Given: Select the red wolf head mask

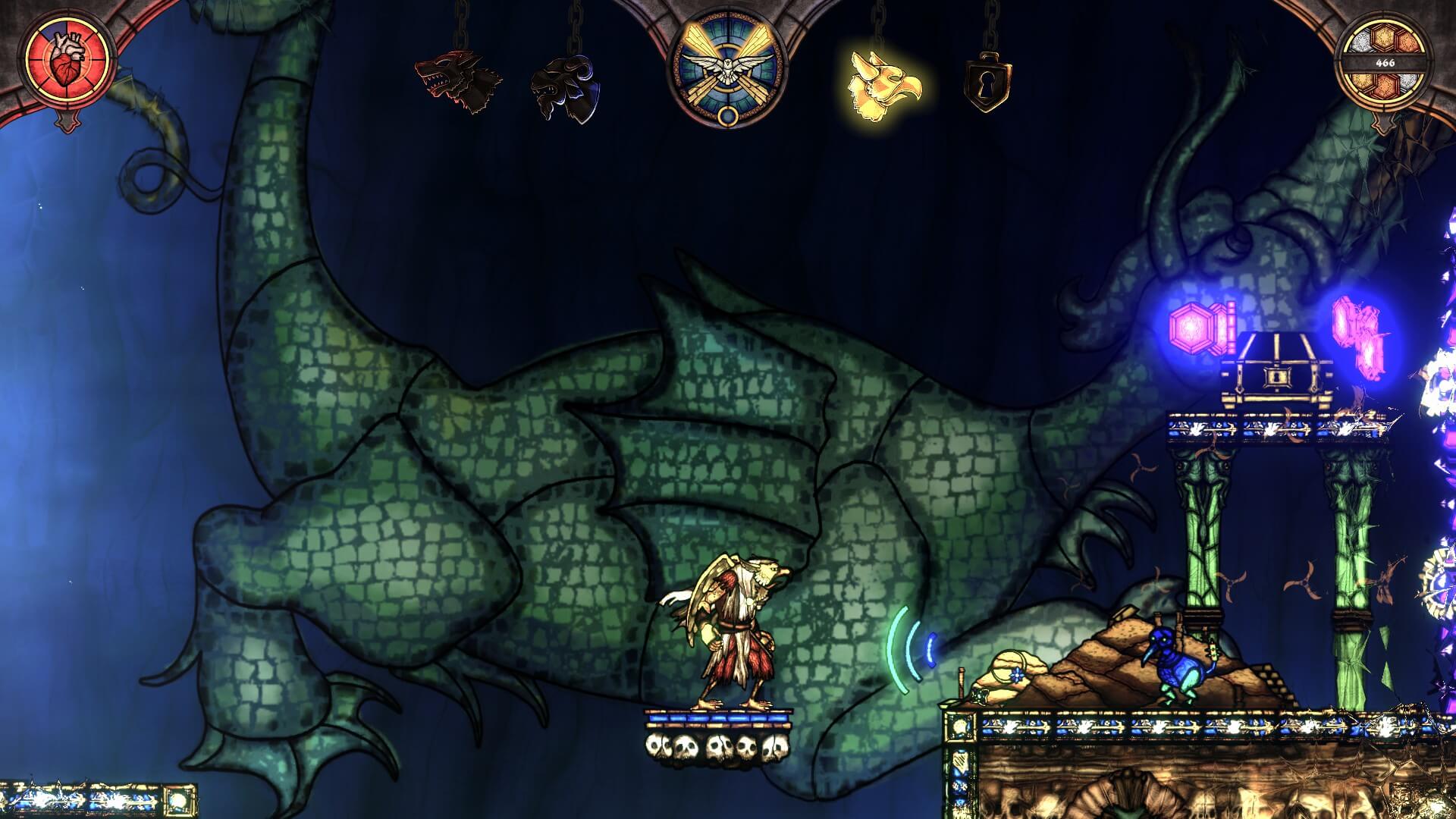Looking at the screenshot, I should (x=458, y=81).
